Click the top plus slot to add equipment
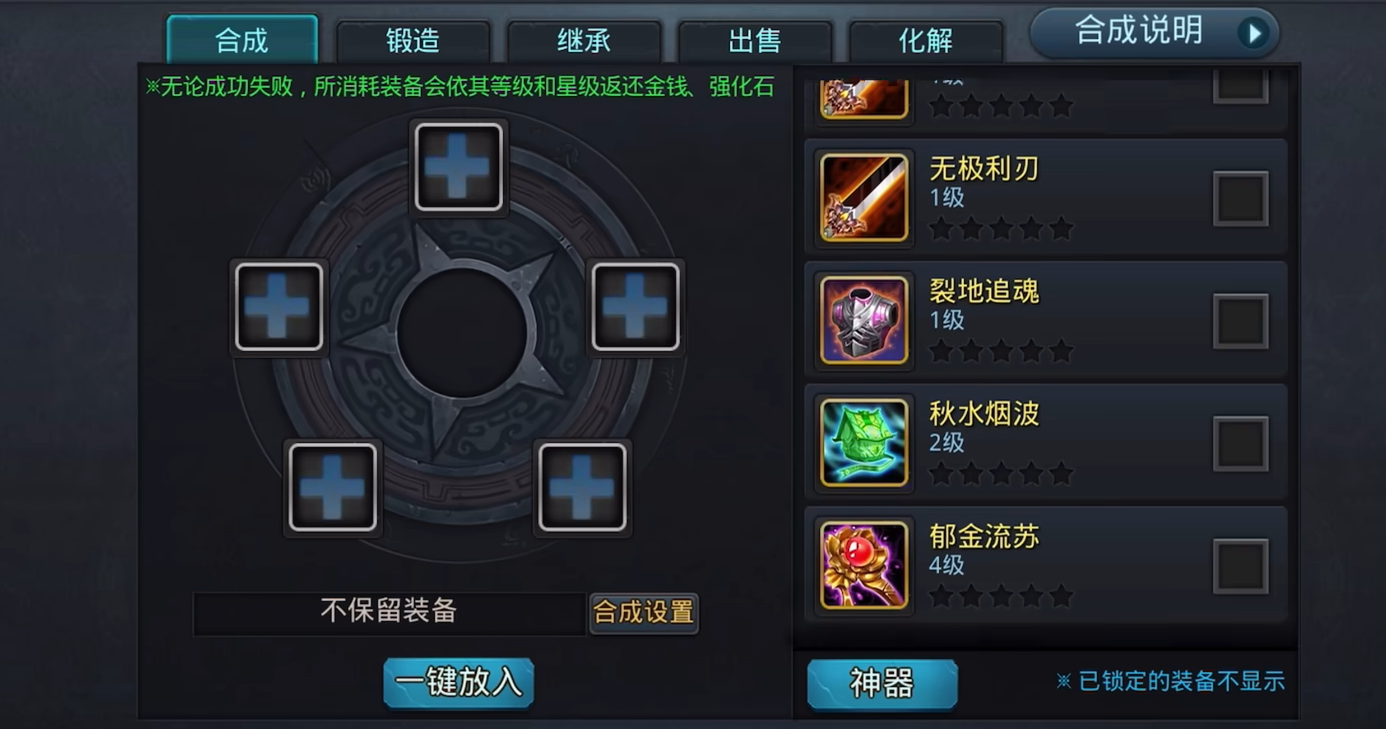This screenshot has width=1386, height=729. [458, 166]
